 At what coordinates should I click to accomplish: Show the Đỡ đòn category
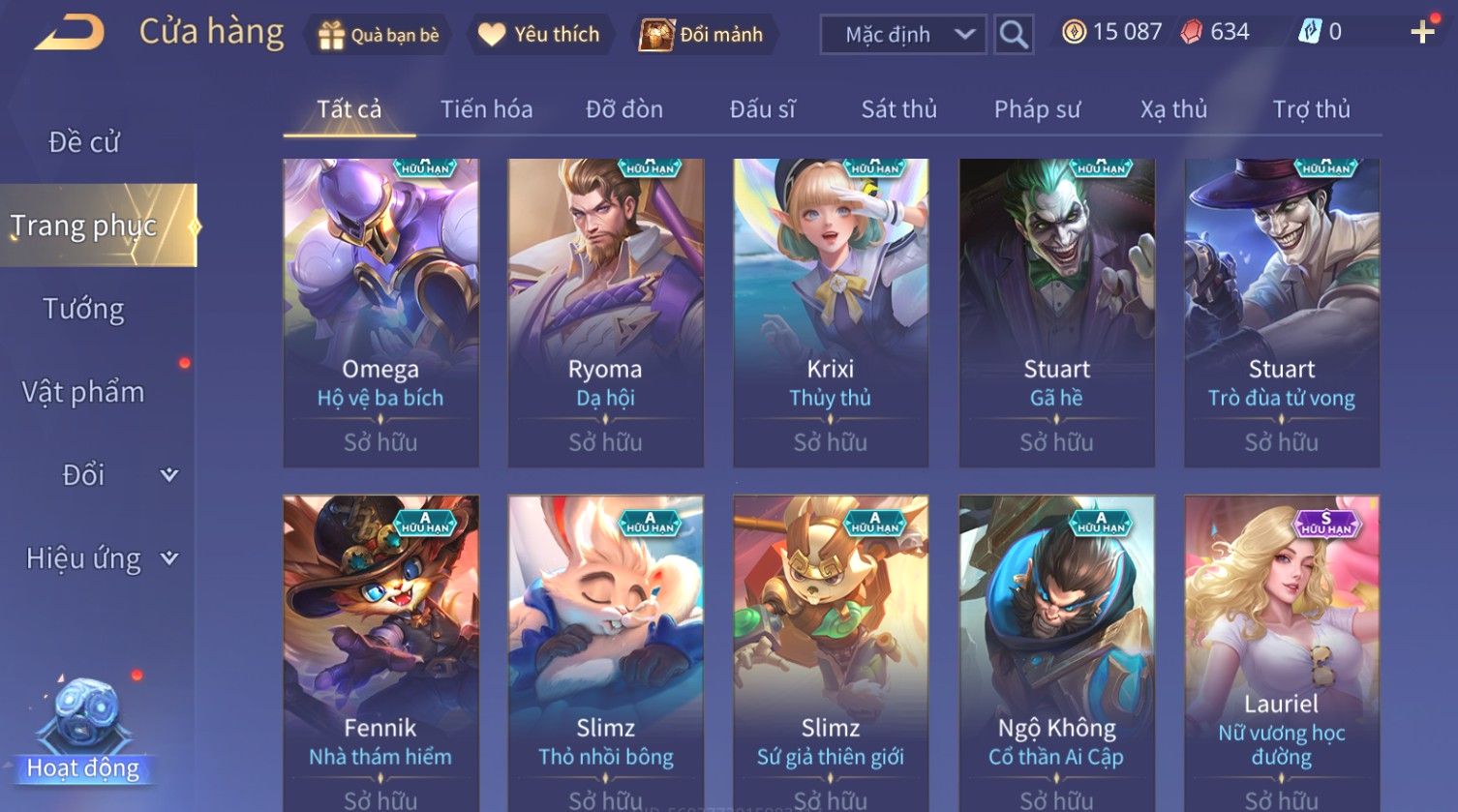coord(624,109)
